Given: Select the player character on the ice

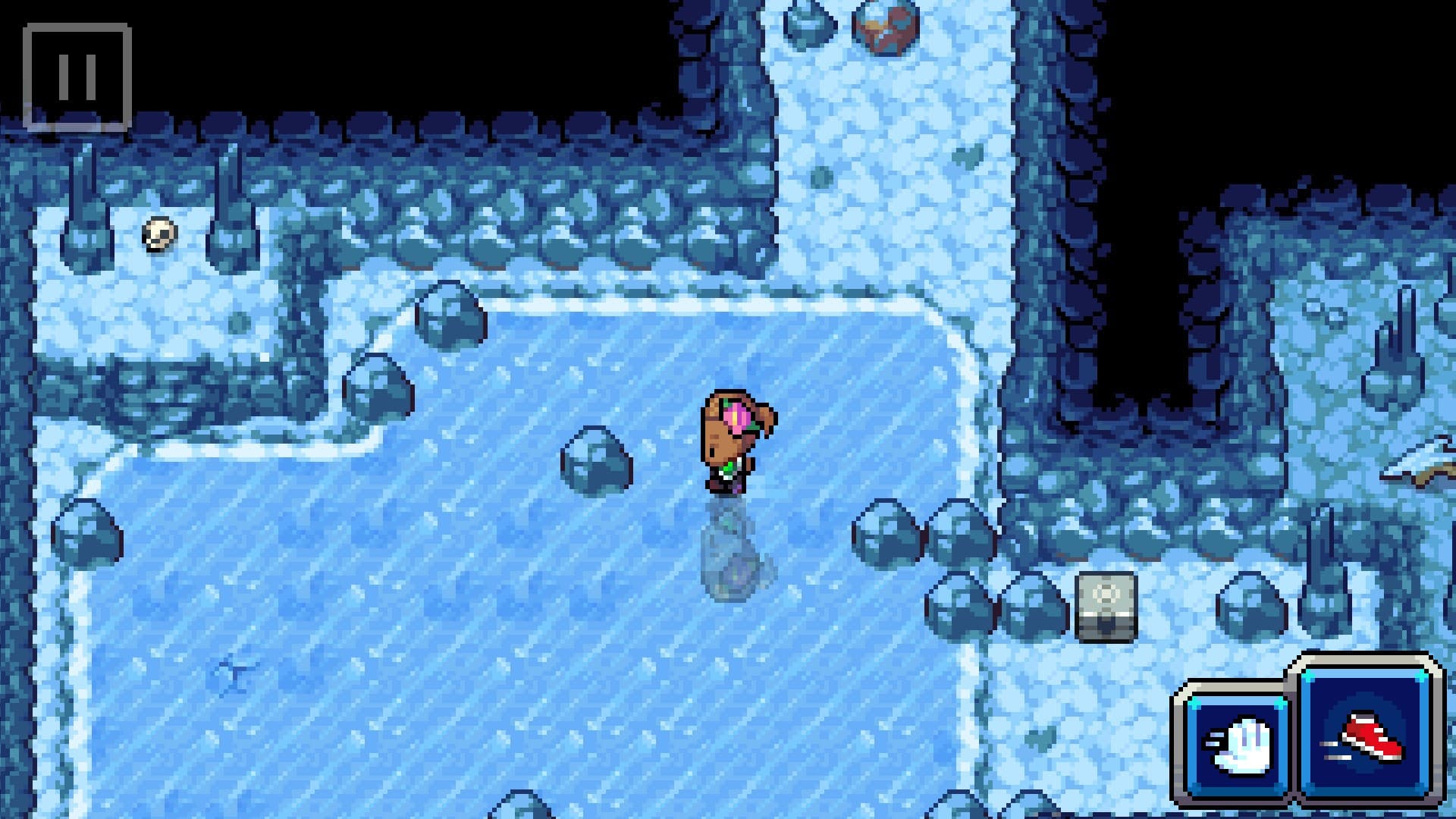Looking at the screenshot, I should 732,440.
